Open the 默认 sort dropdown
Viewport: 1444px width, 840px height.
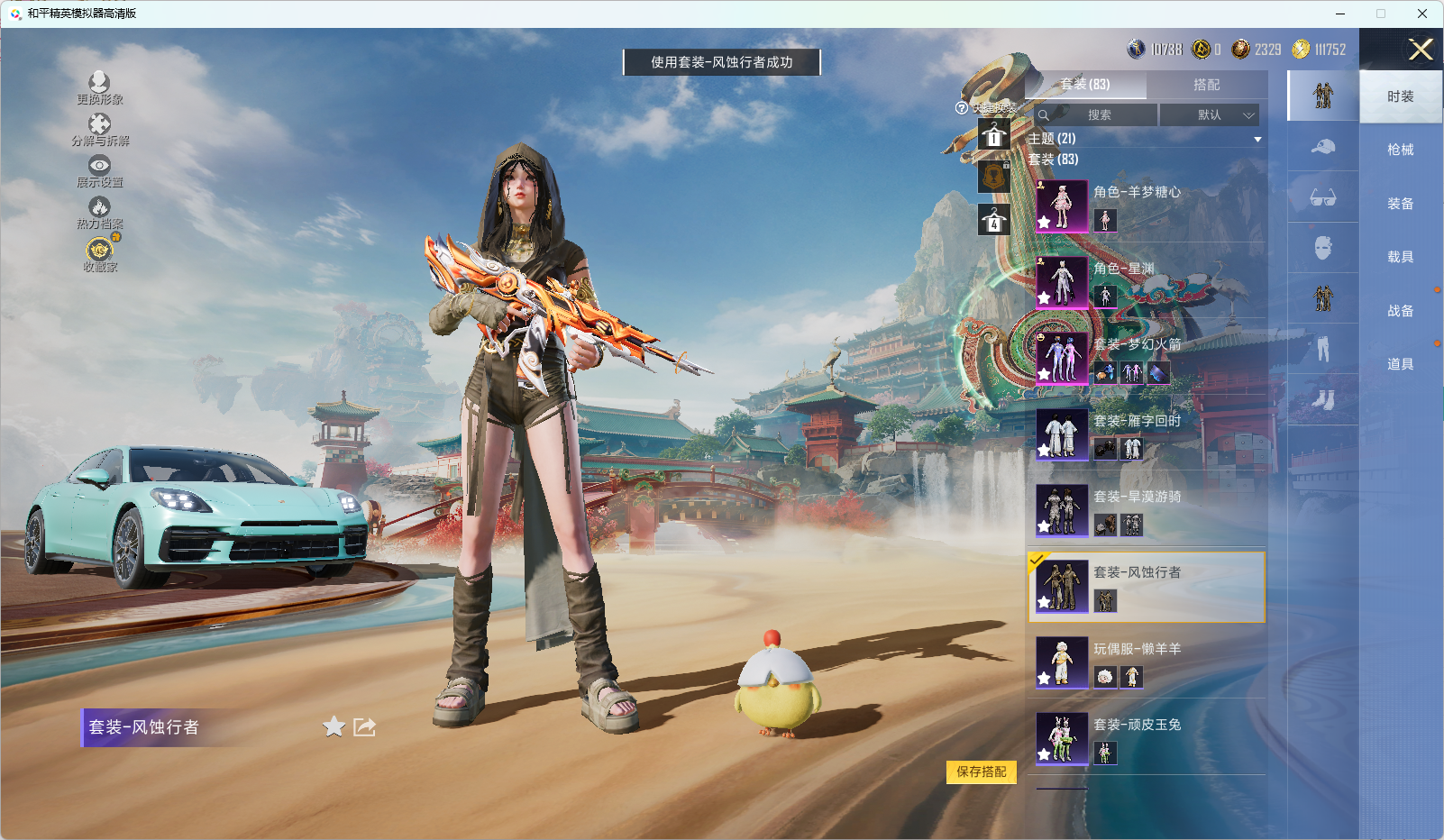point(1209,115)
